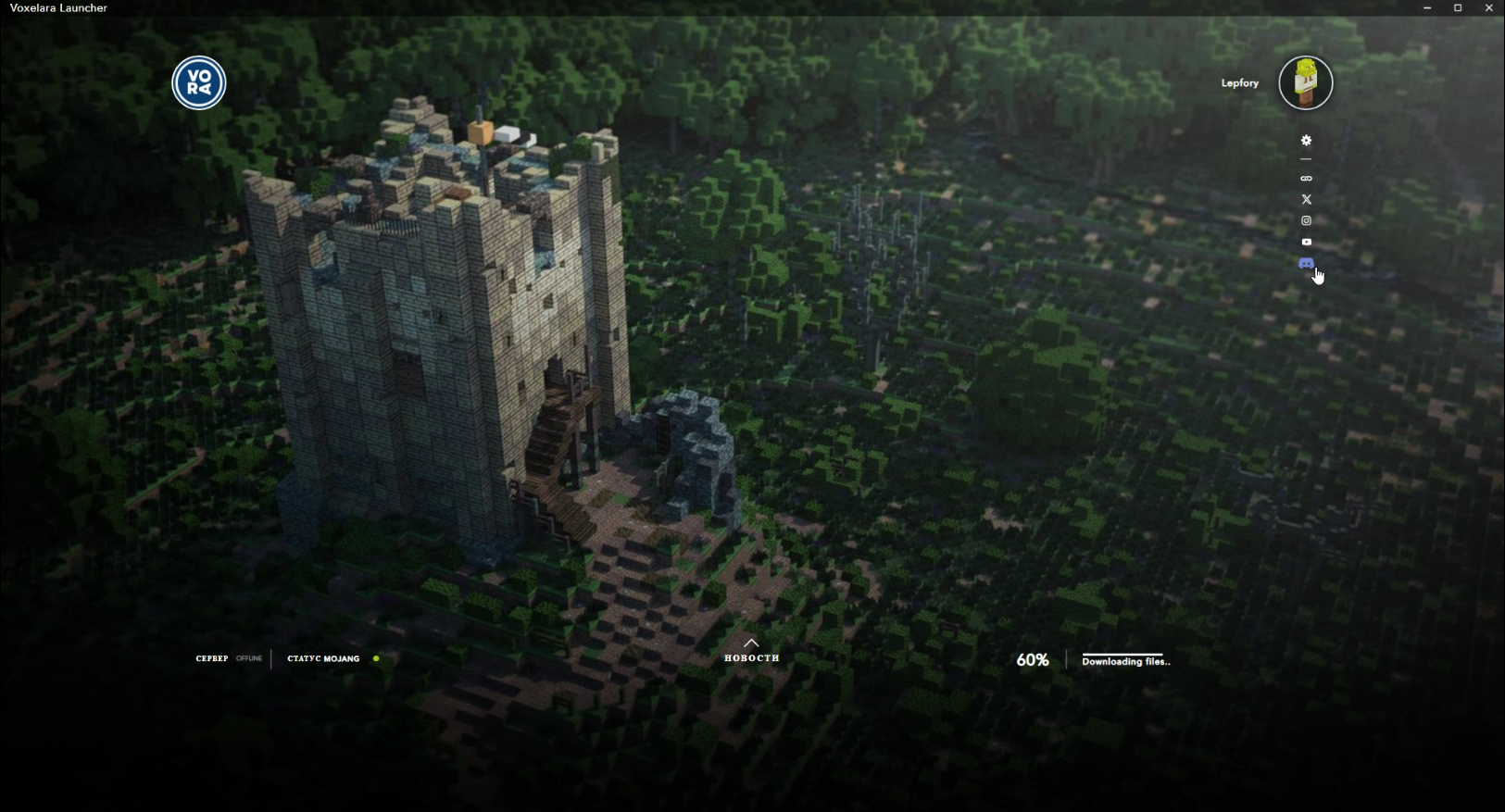Open the YouTube channel icon
Viewport: 1505px width, 812px height.
point(1306,242)
